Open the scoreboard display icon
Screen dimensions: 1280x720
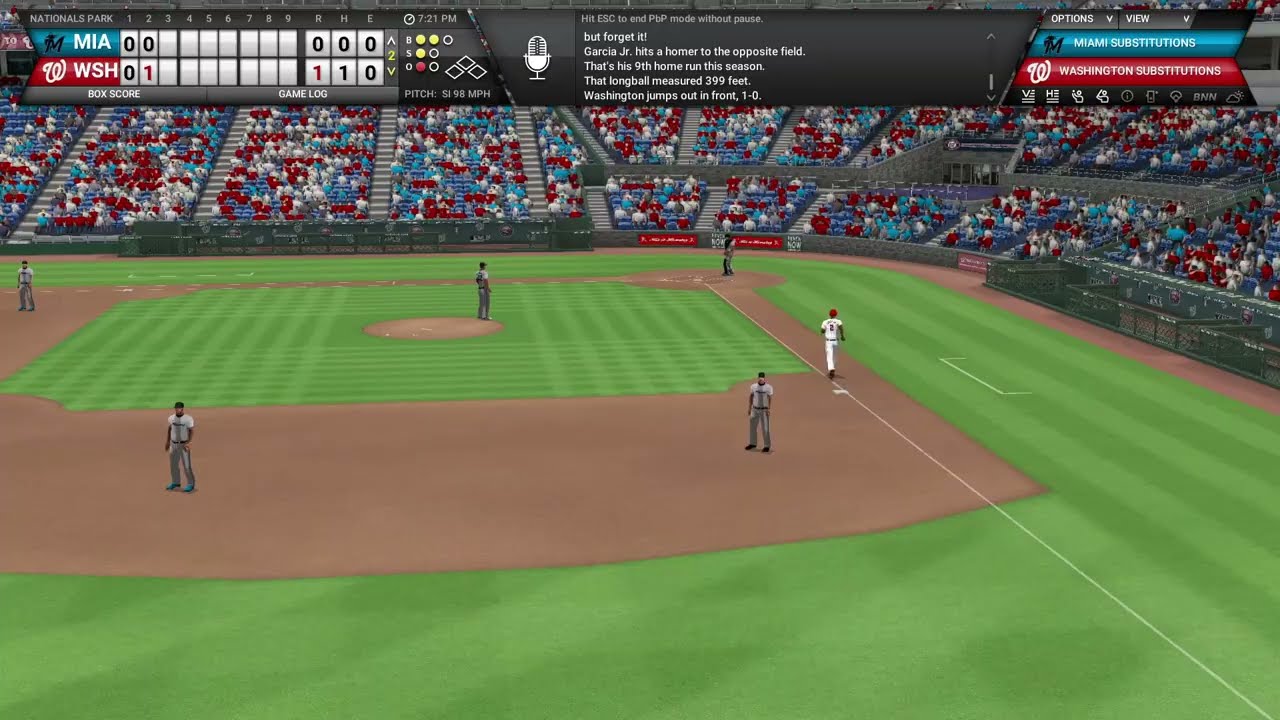[1151, 96]
